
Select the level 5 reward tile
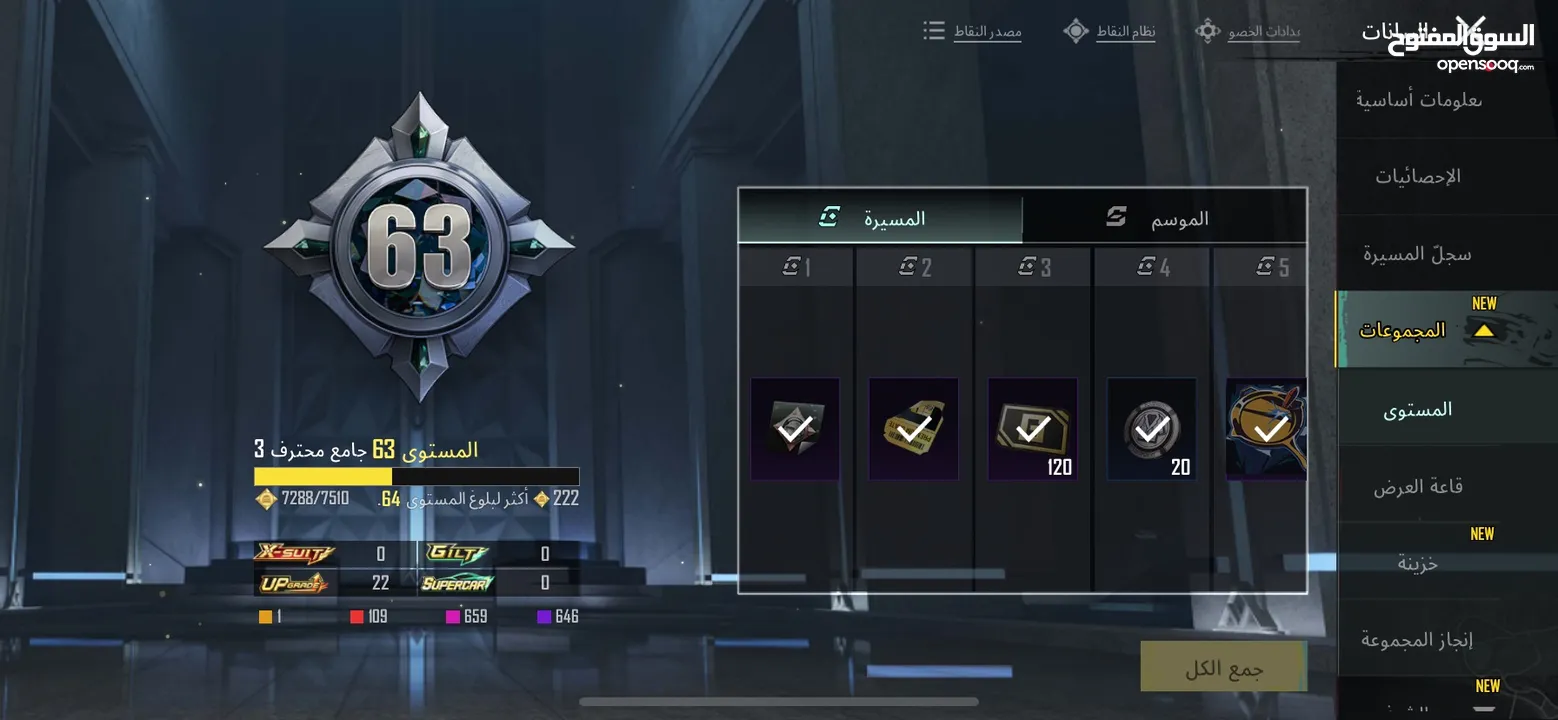coord(1266,429)
